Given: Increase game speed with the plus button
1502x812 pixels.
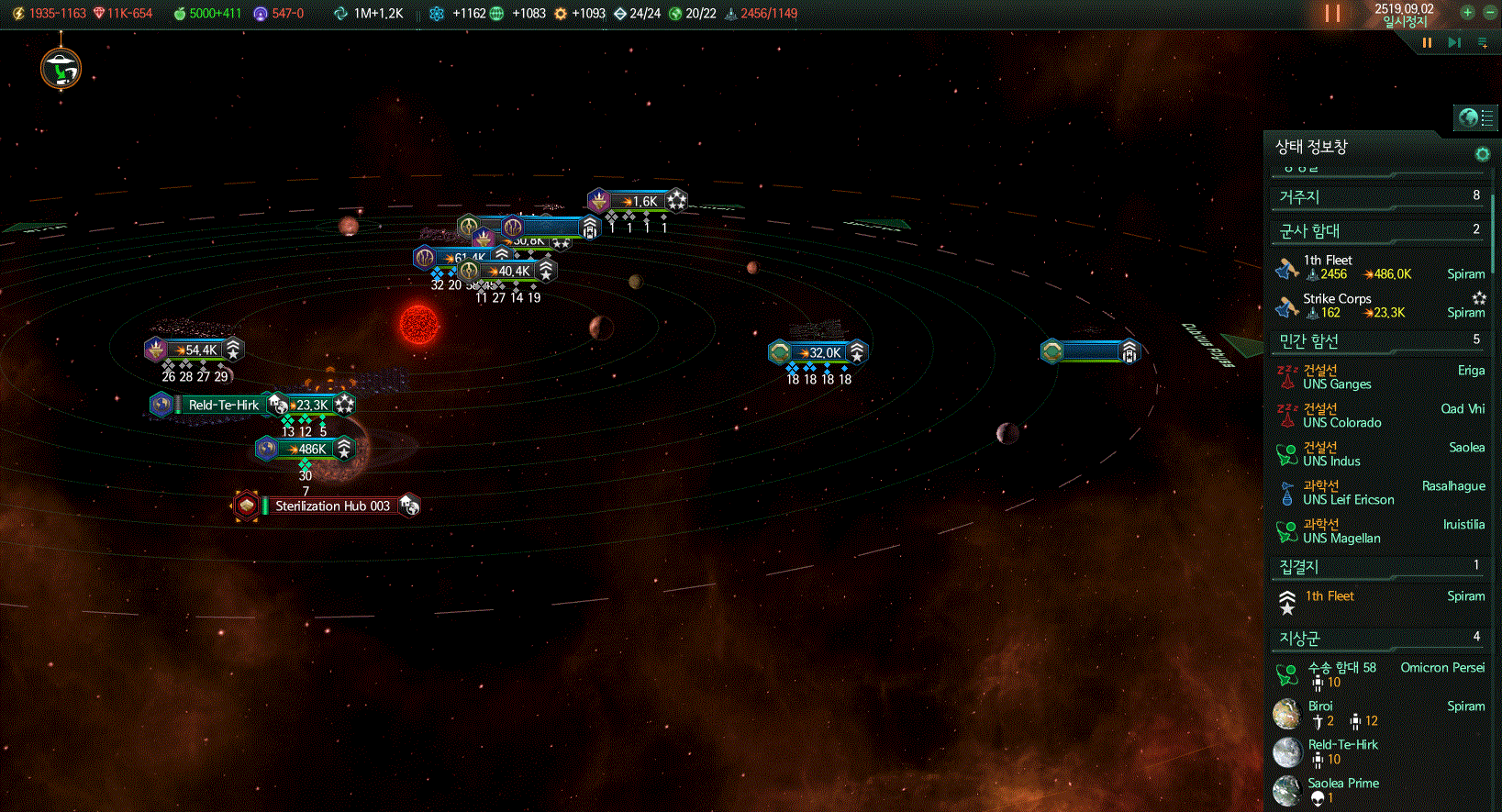Looking at the screenshot, I should point(1467,13).
